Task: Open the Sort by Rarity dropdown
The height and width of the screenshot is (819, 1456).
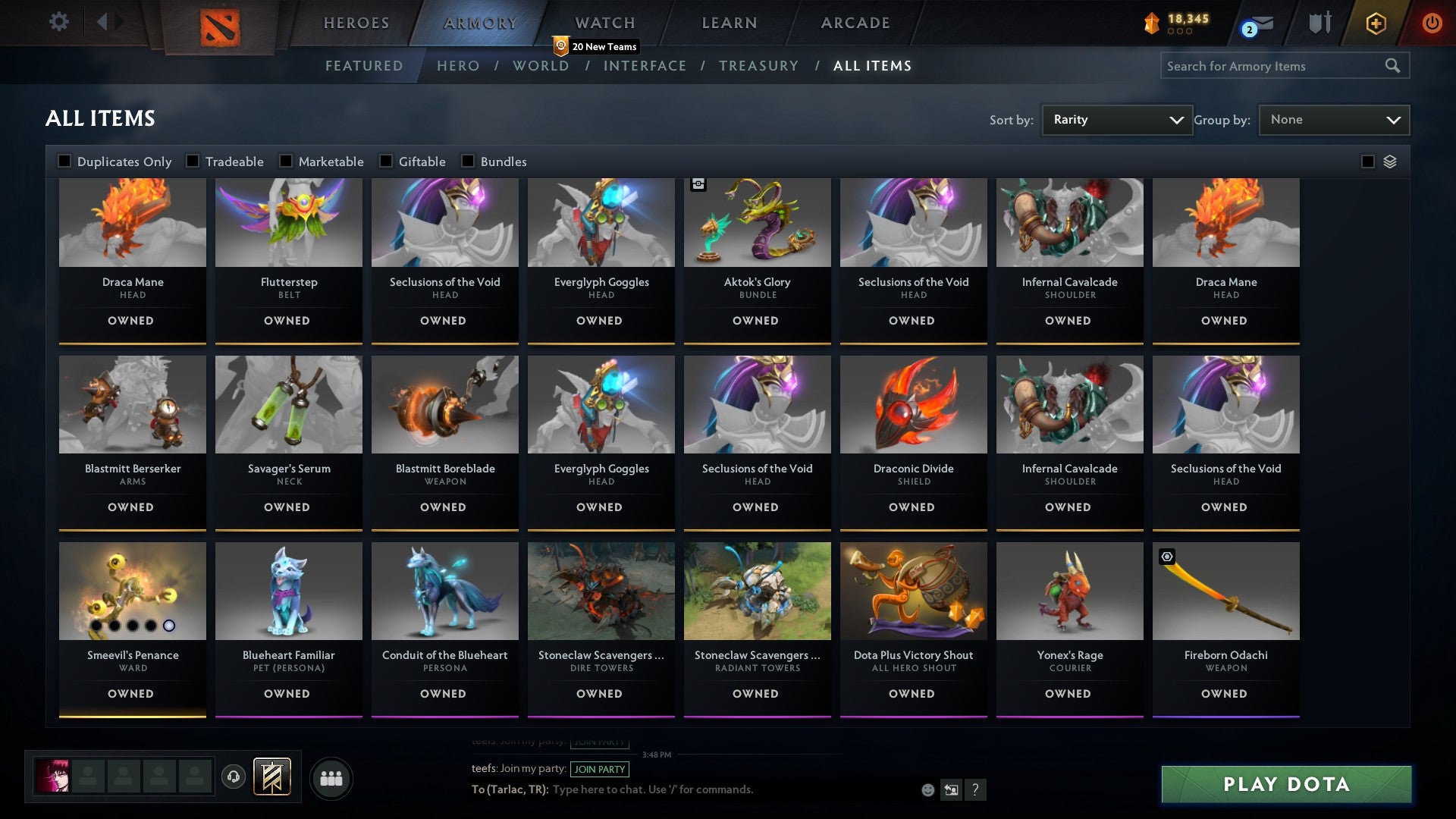Action: [x=1116, y=119]
